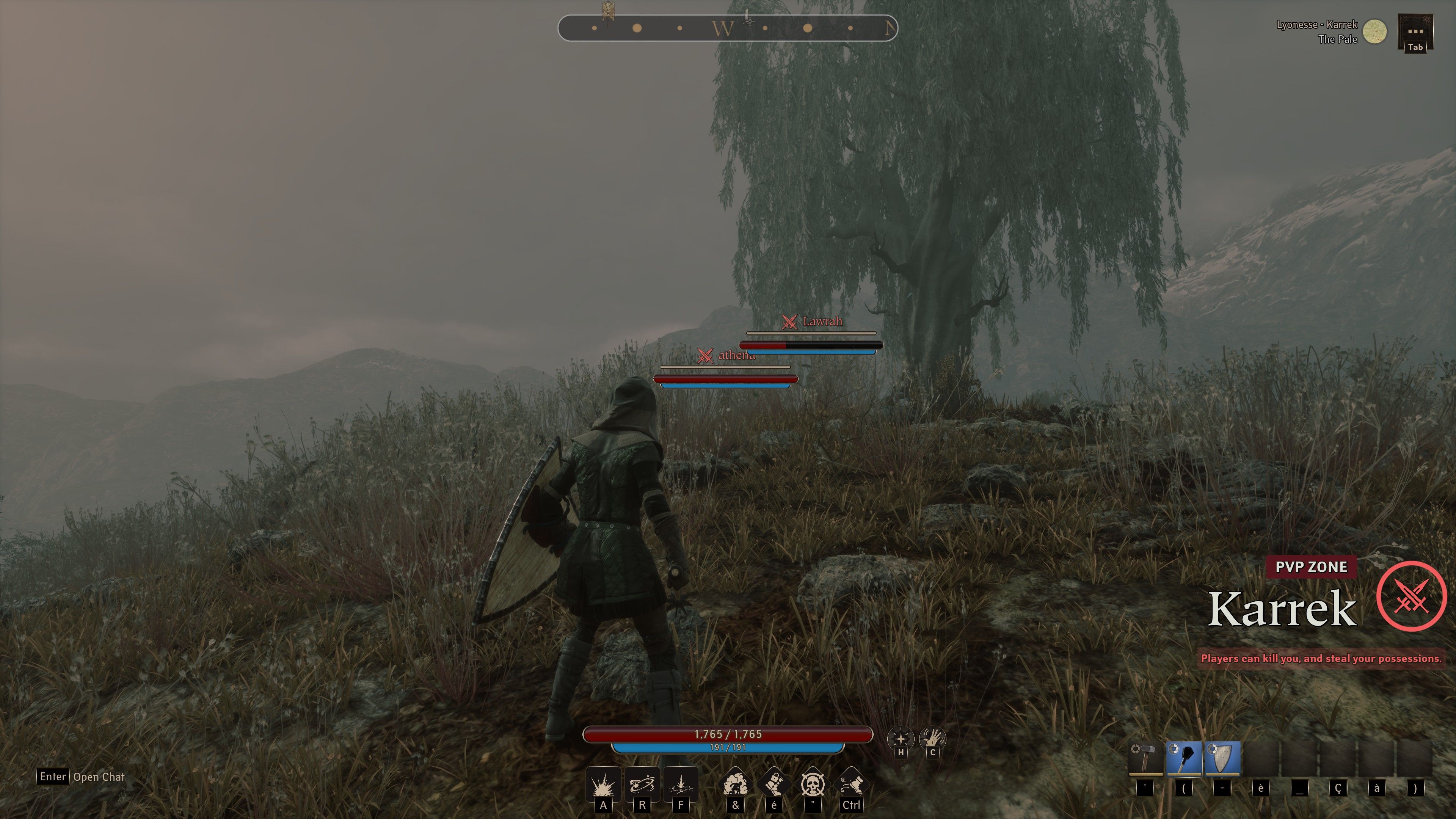Use the wind boot sprint skill
This screenshot has height=819, width=1456.
(x=851, y=783)
